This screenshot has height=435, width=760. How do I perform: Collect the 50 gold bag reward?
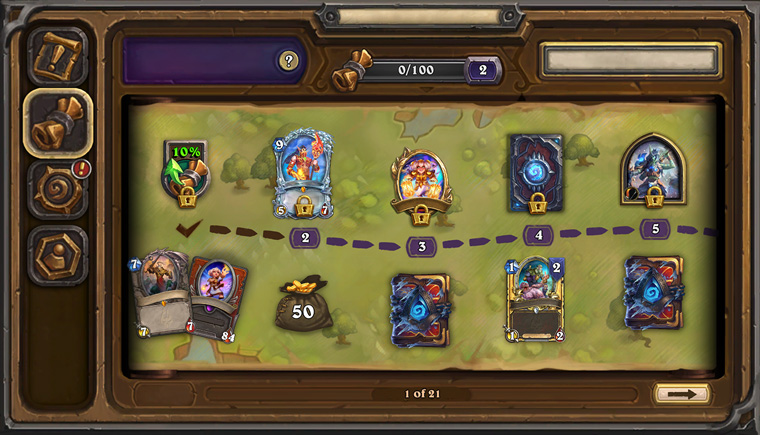pos(303,304)
